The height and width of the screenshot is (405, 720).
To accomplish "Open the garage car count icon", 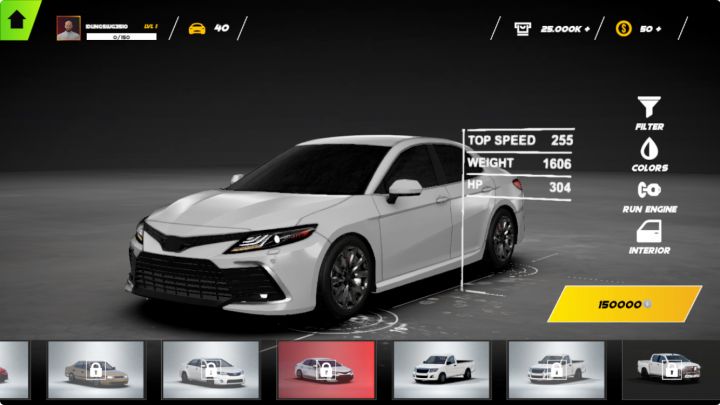I will point(197,28).
